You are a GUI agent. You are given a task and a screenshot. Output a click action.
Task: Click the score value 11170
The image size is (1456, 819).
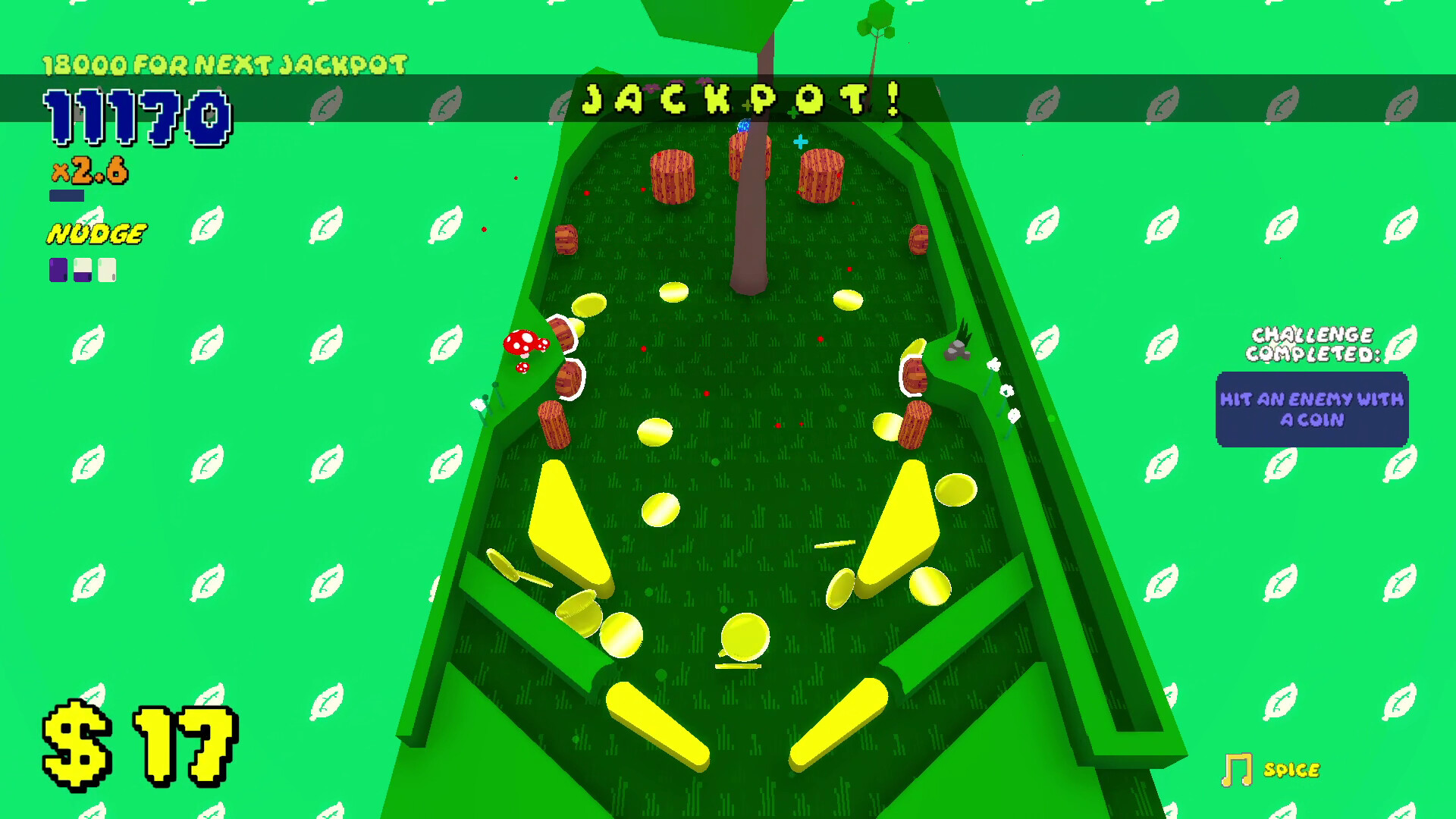(x=136, y=116)
